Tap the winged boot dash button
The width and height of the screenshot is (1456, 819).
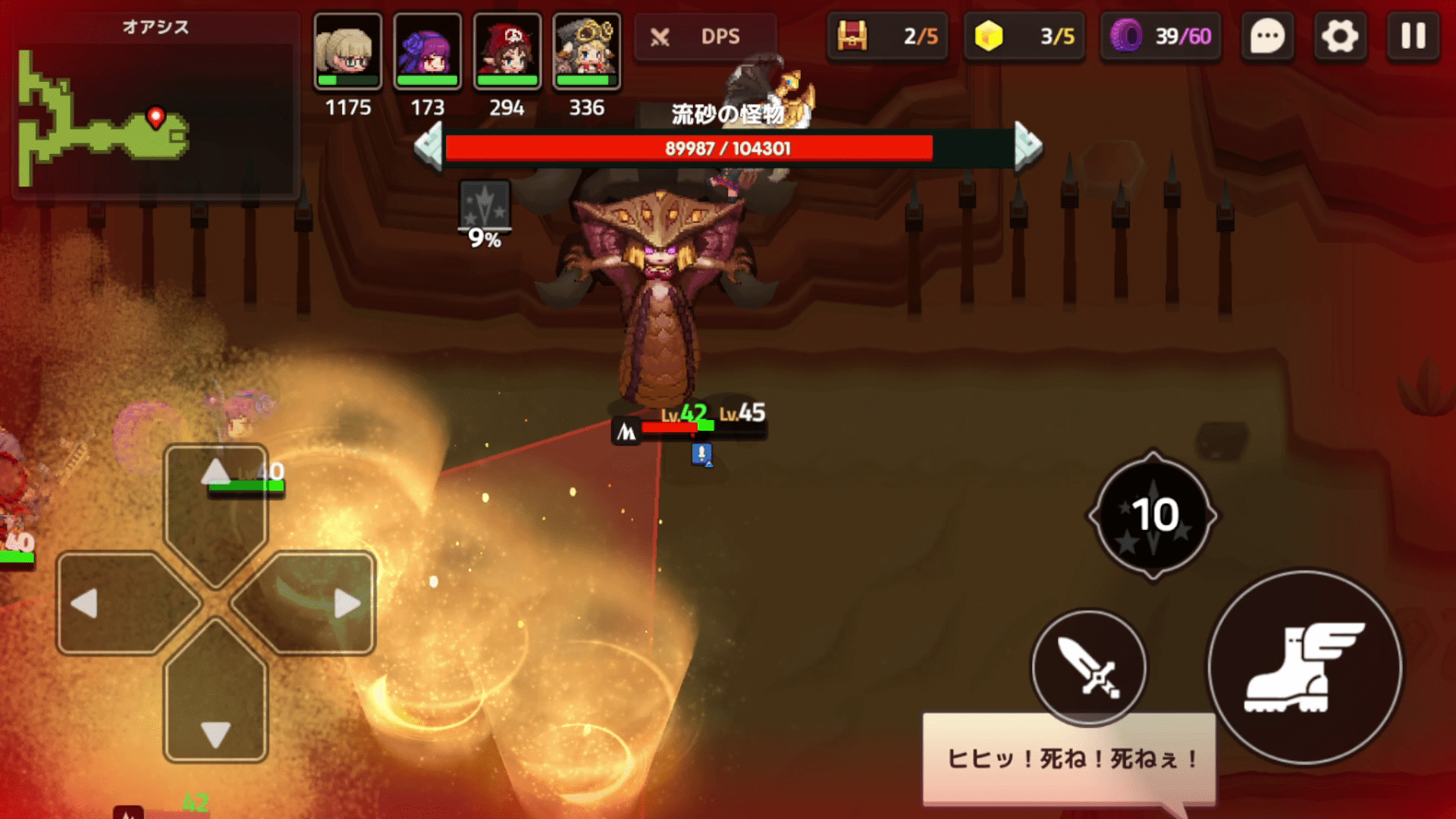pyautogui.click(x=1304, y=667)
